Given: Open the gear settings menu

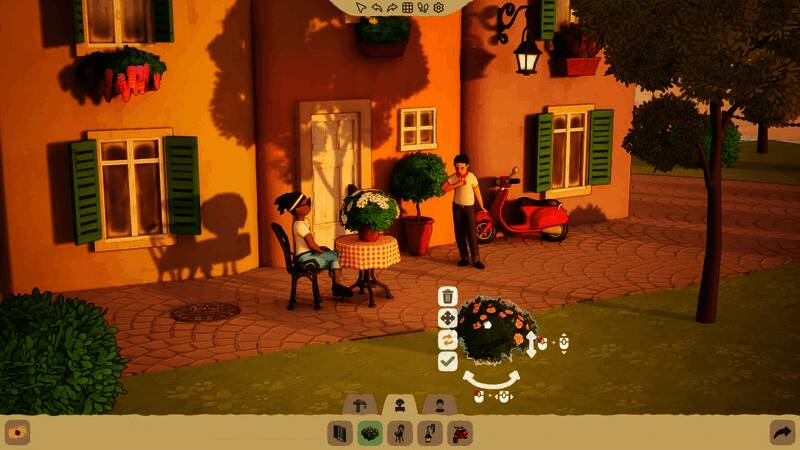Looking at the screenshot, I should click(x=437, y=7).
